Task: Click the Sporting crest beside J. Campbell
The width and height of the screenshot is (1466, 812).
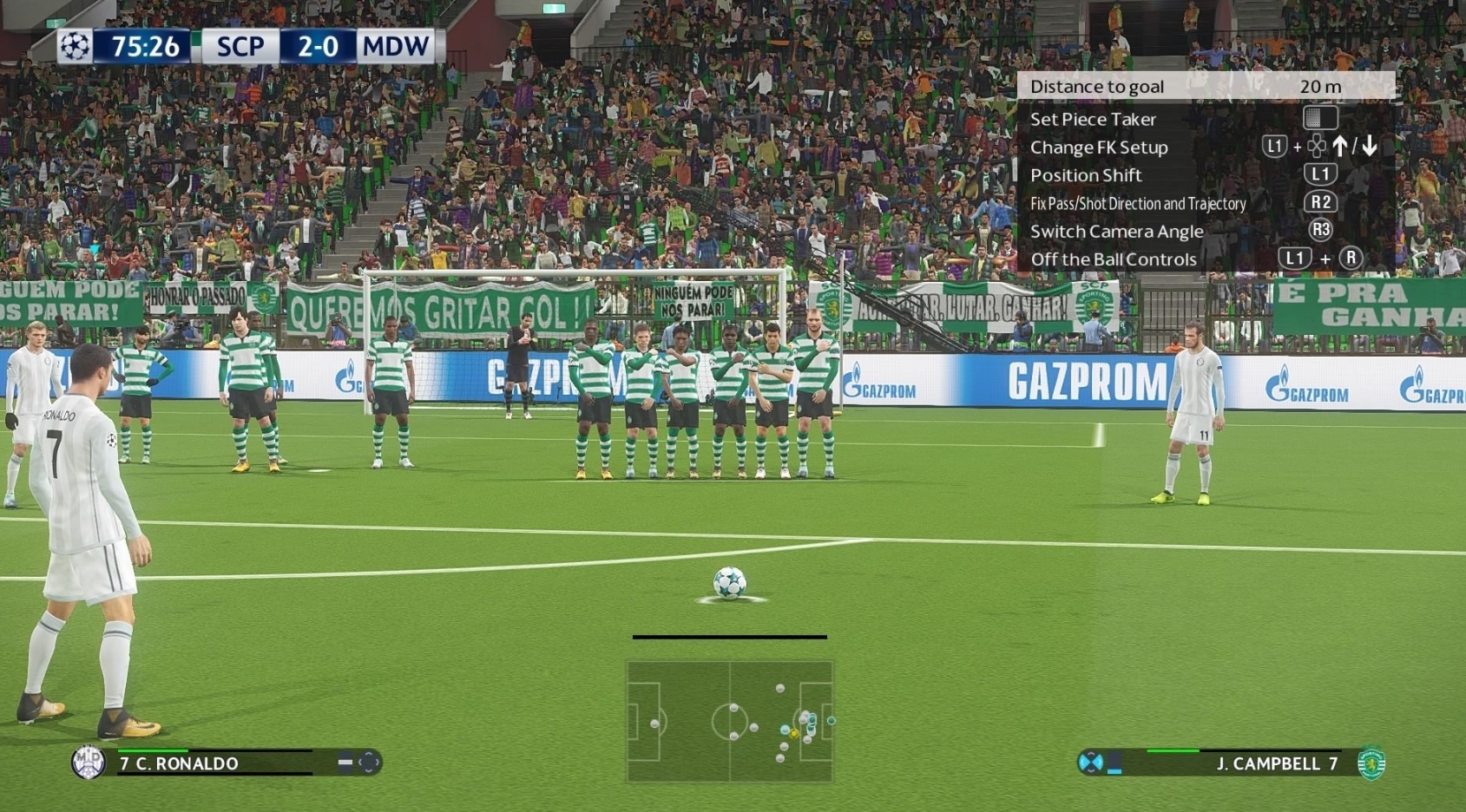Action: point(1371,763)
